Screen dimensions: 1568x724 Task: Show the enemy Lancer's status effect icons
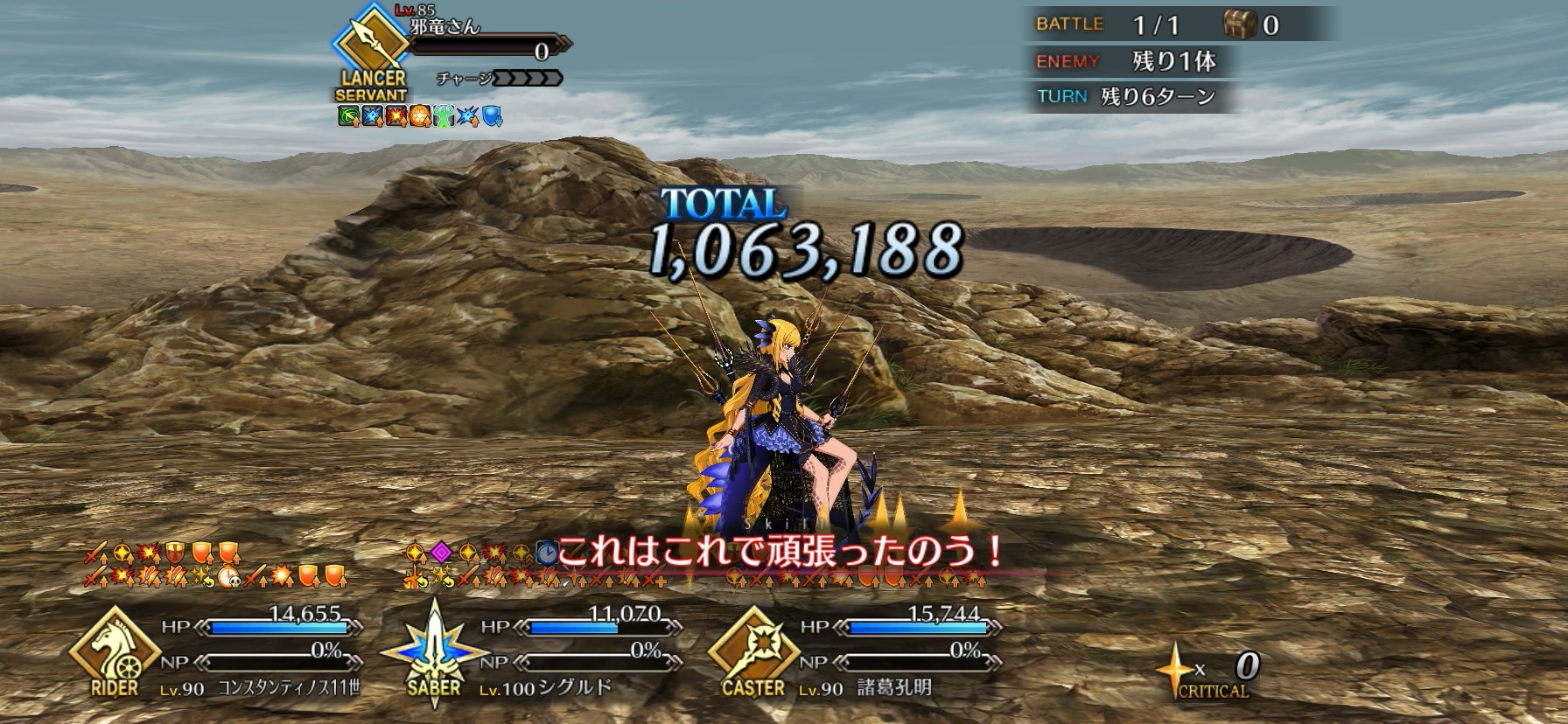(x=420, y=116)
